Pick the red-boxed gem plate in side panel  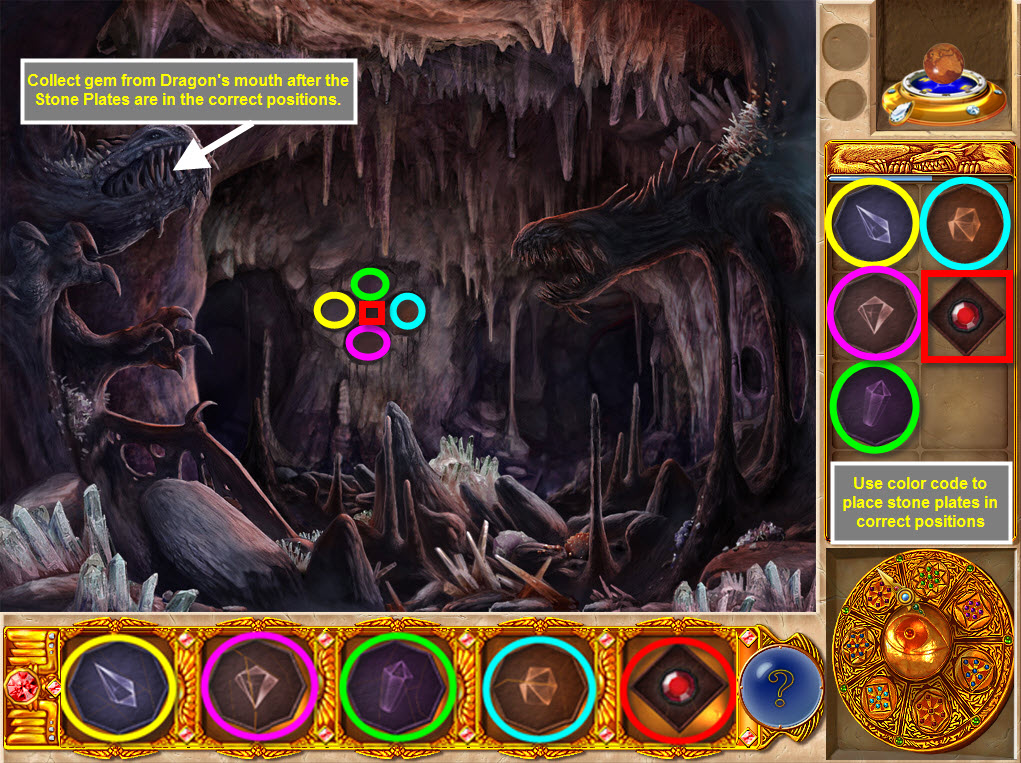[x=966, y=315]
